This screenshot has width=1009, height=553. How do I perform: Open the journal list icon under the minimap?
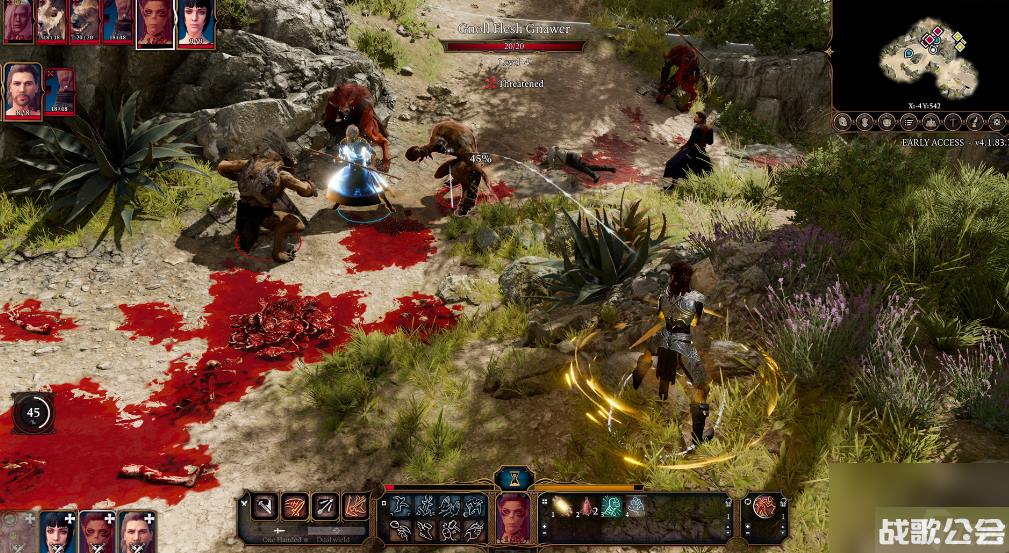(x=908, y=122)
